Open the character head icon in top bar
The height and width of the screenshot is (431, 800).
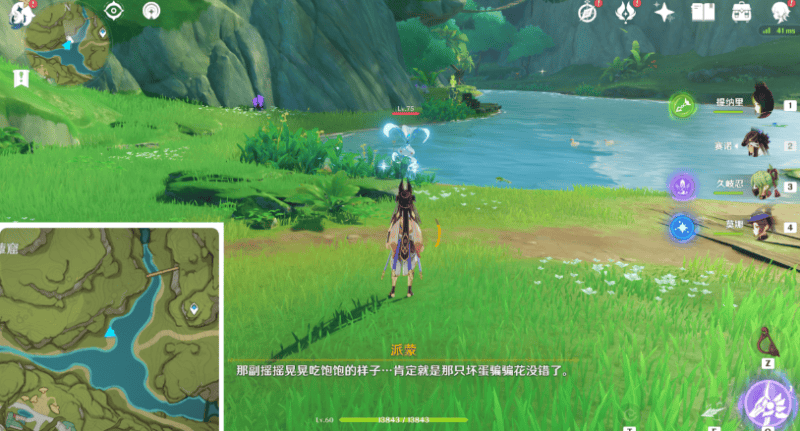pyautogui.click(x=781, y=12)
